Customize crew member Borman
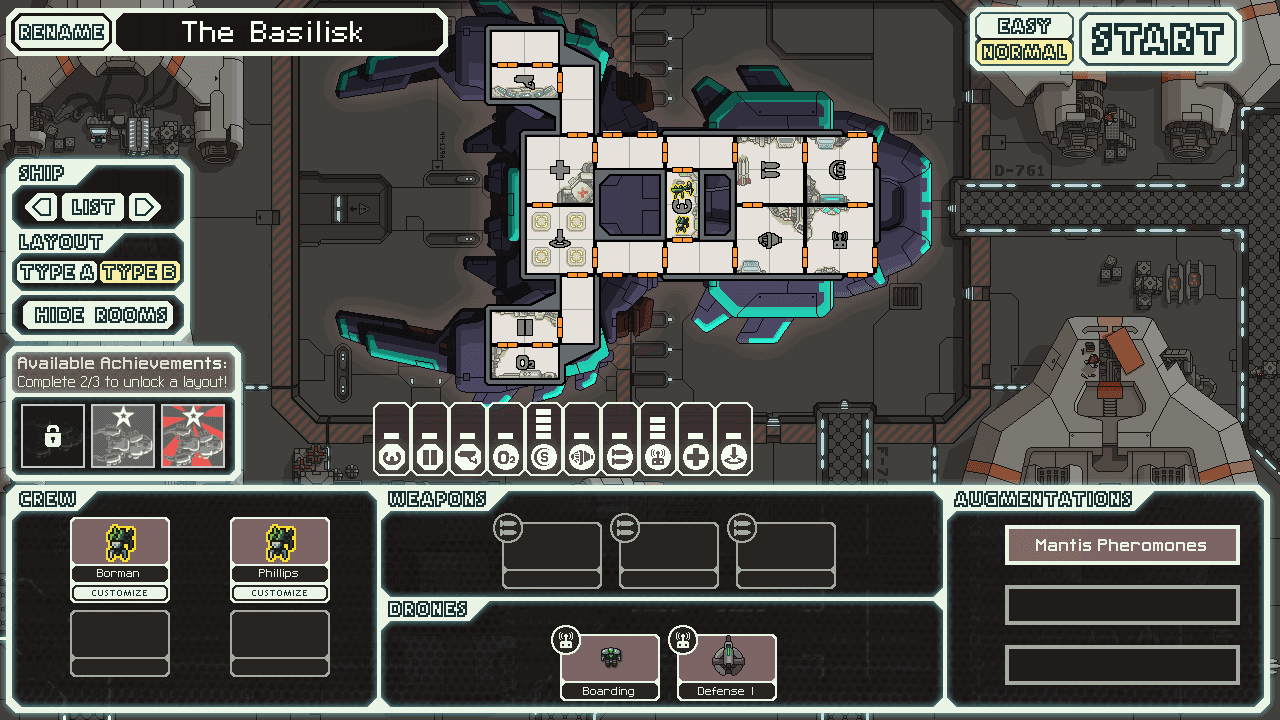The image size is (1280, 720). (x=120, y=593)
